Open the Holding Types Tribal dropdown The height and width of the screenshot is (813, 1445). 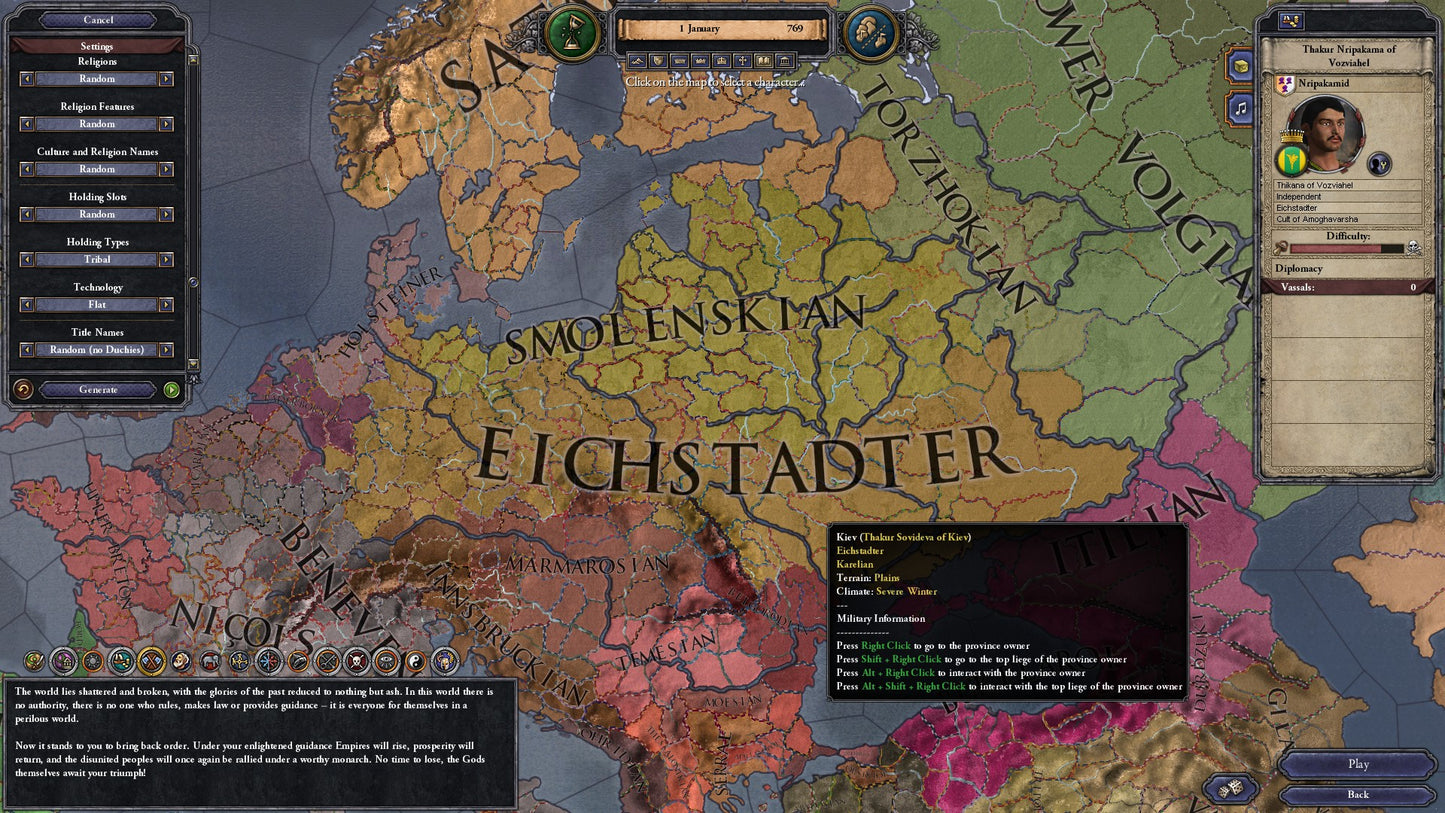95,259
